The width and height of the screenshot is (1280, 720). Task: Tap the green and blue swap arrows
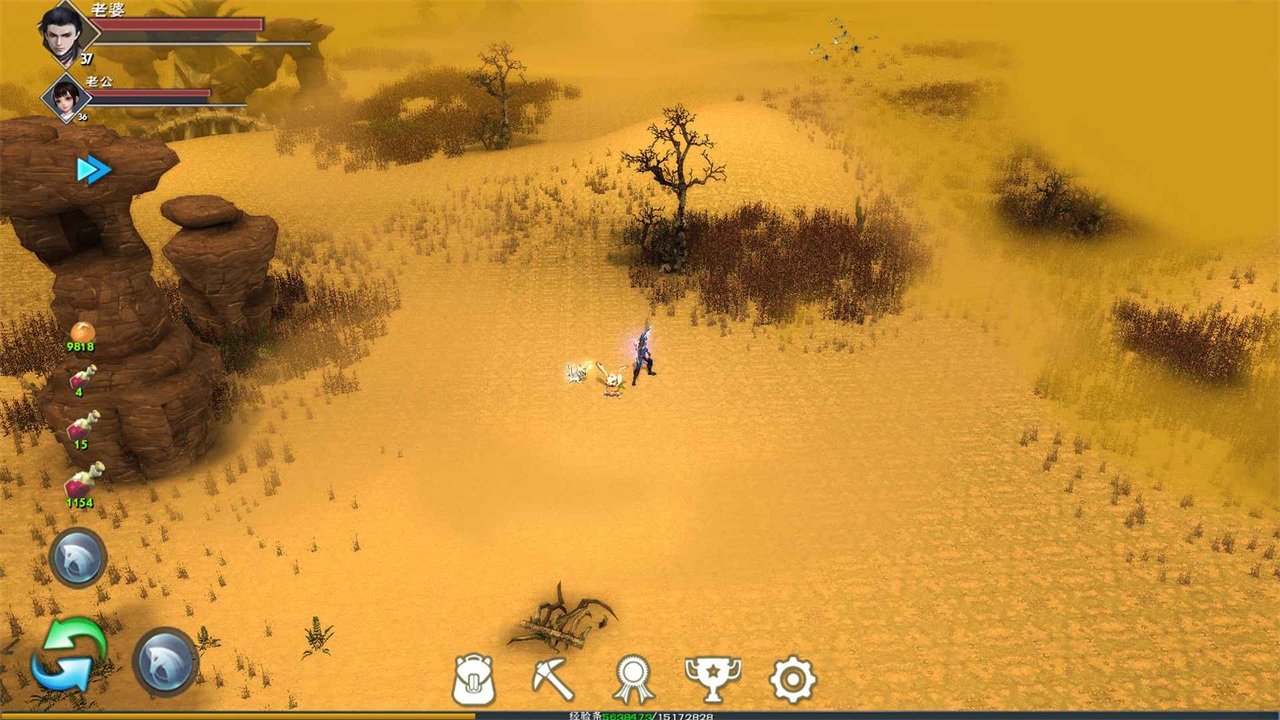(x=68, y=655)
